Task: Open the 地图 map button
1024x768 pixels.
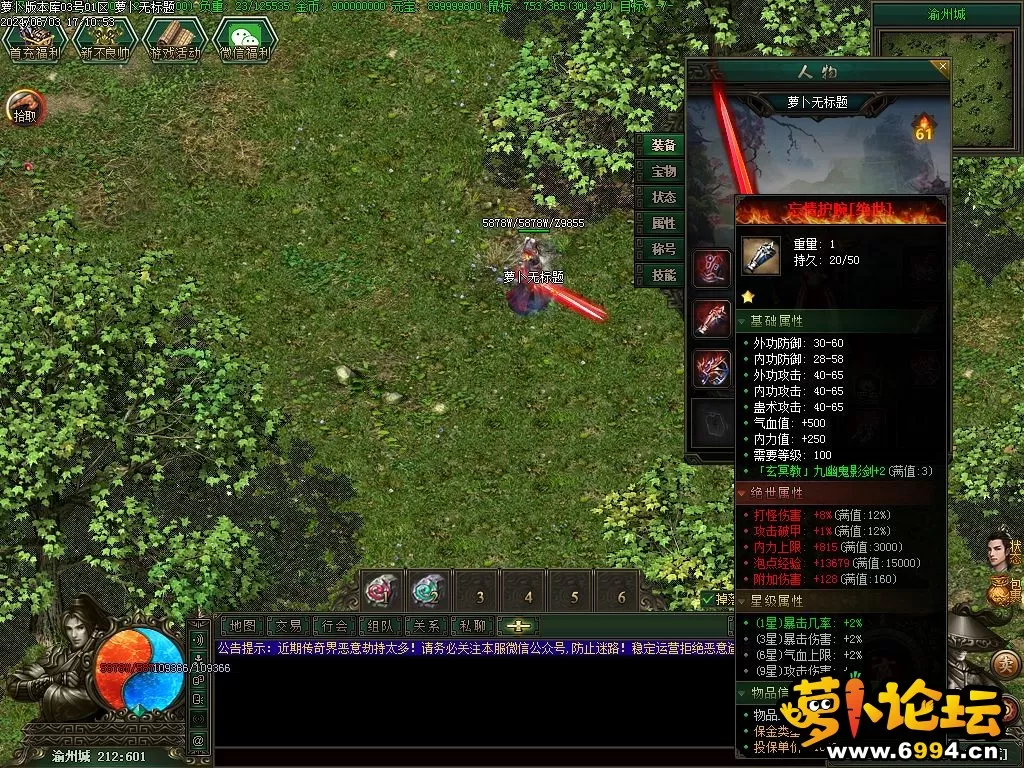Action: [243, 626]
